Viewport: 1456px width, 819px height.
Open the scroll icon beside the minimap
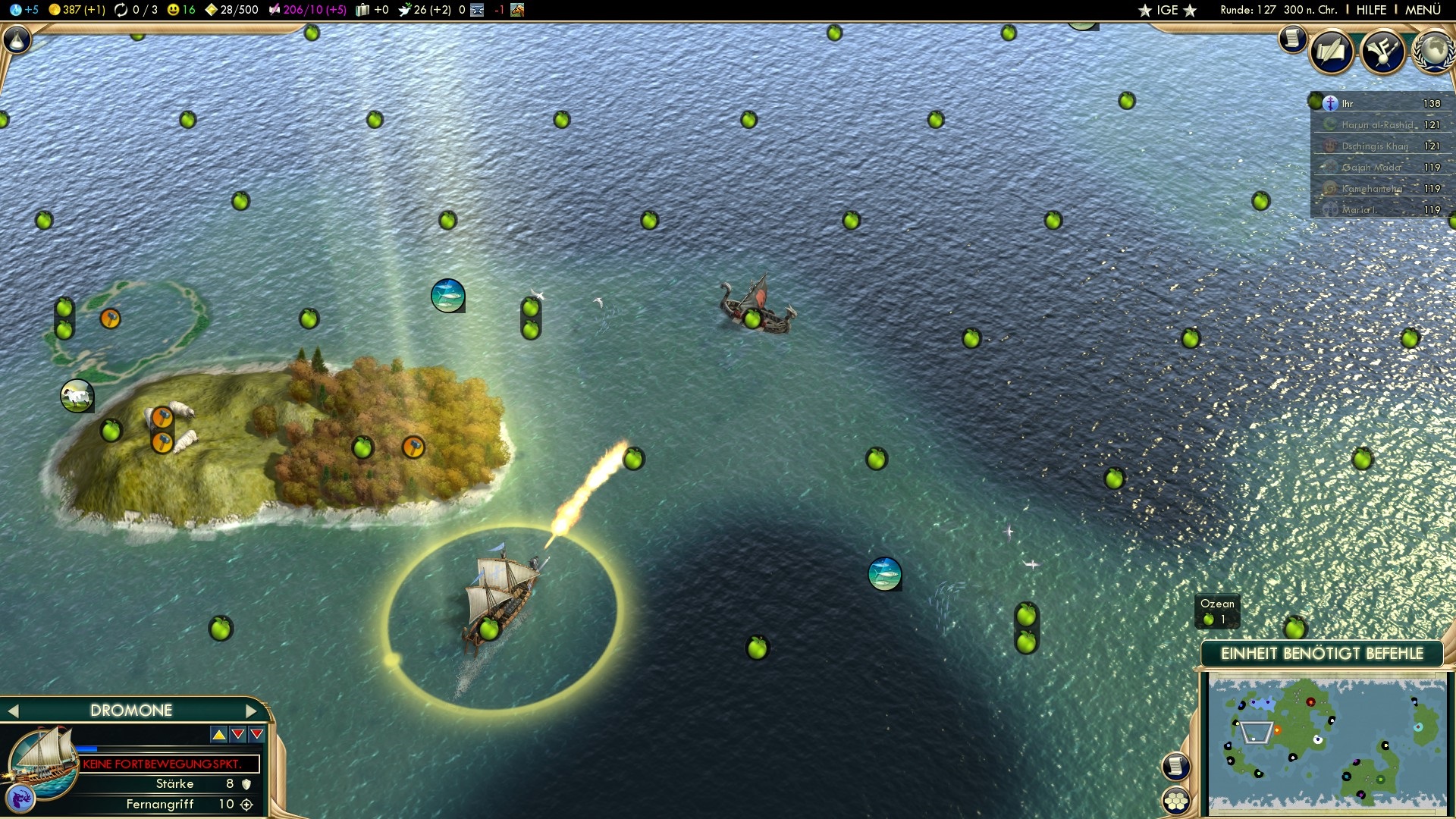[x=1175, y=766]
